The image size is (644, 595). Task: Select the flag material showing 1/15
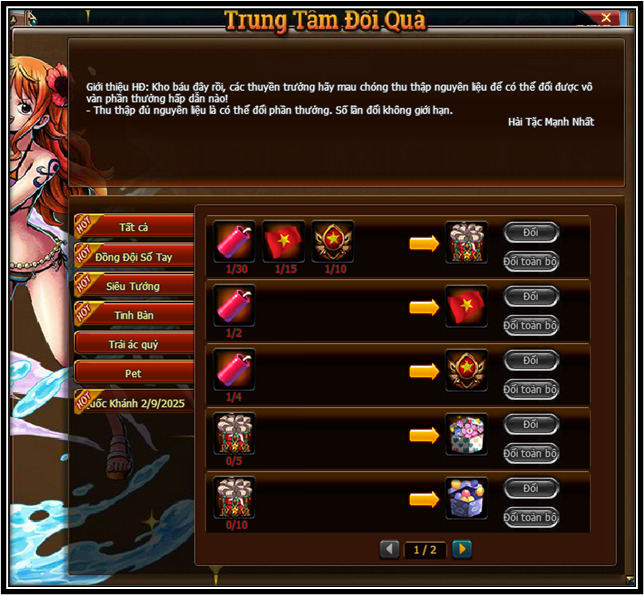tap(284, 241)
